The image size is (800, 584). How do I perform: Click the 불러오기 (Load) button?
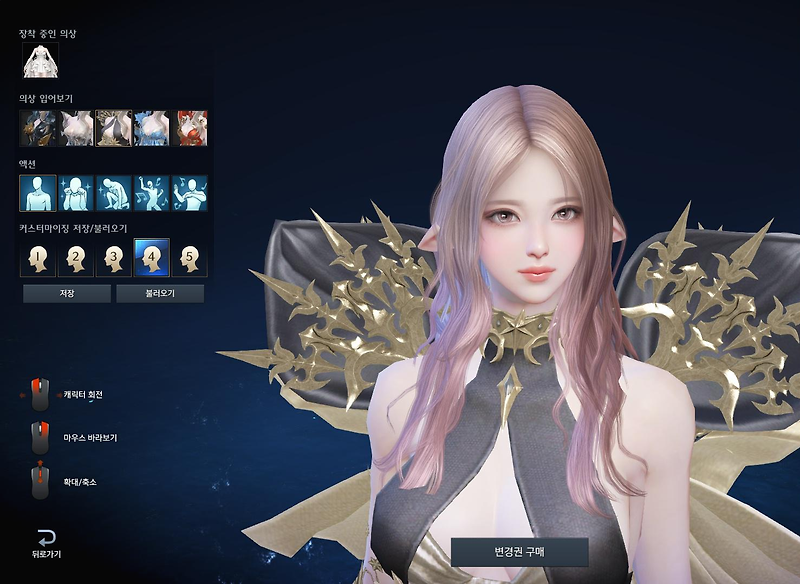160,294
